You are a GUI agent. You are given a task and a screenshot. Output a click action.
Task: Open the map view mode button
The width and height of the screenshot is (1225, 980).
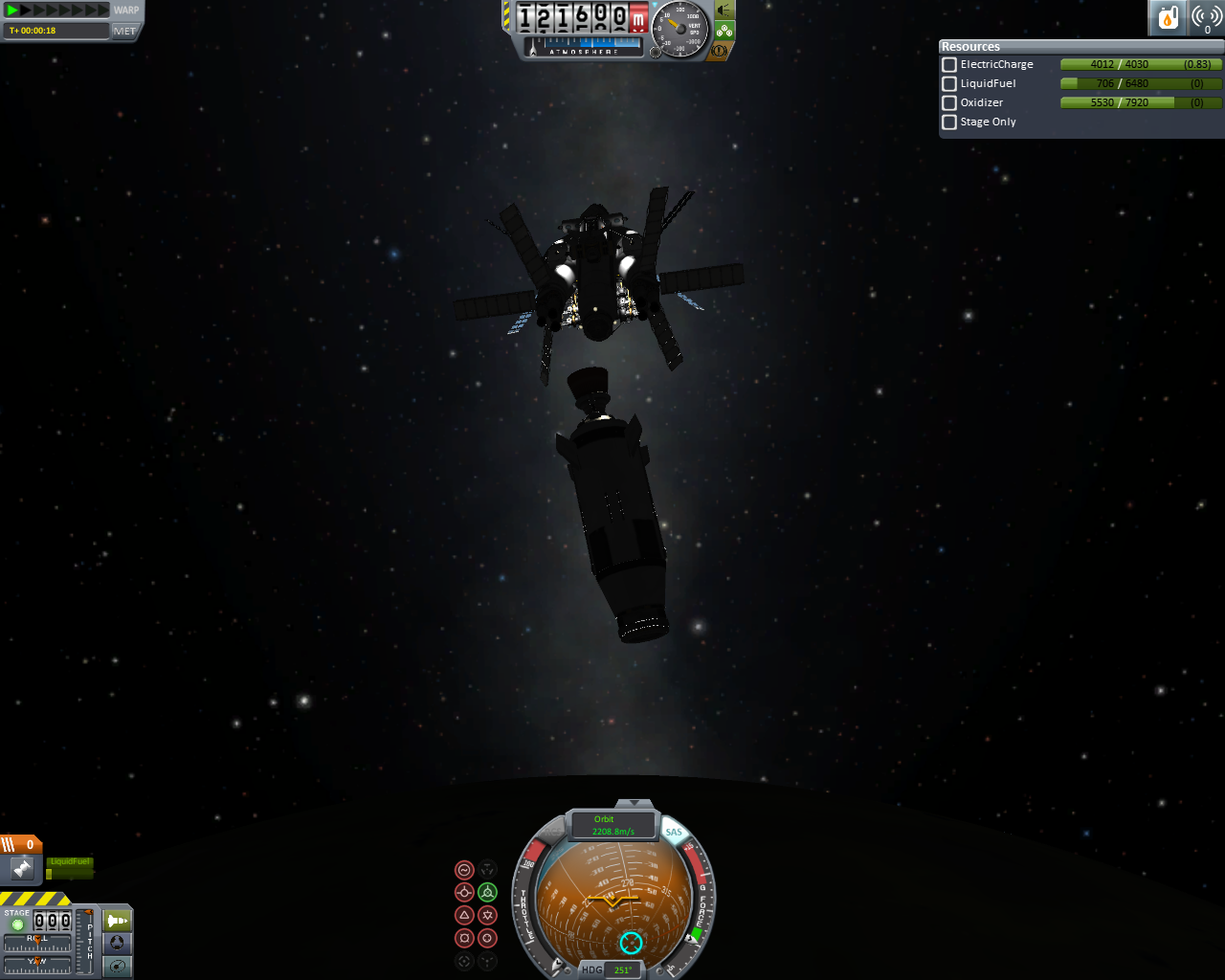click(x=118, y=966)
